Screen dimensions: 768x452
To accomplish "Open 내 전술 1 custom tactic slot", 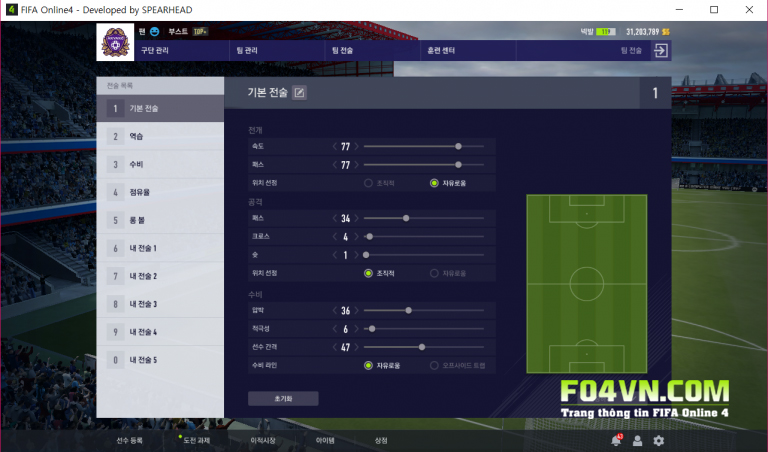I will (160, 248).
